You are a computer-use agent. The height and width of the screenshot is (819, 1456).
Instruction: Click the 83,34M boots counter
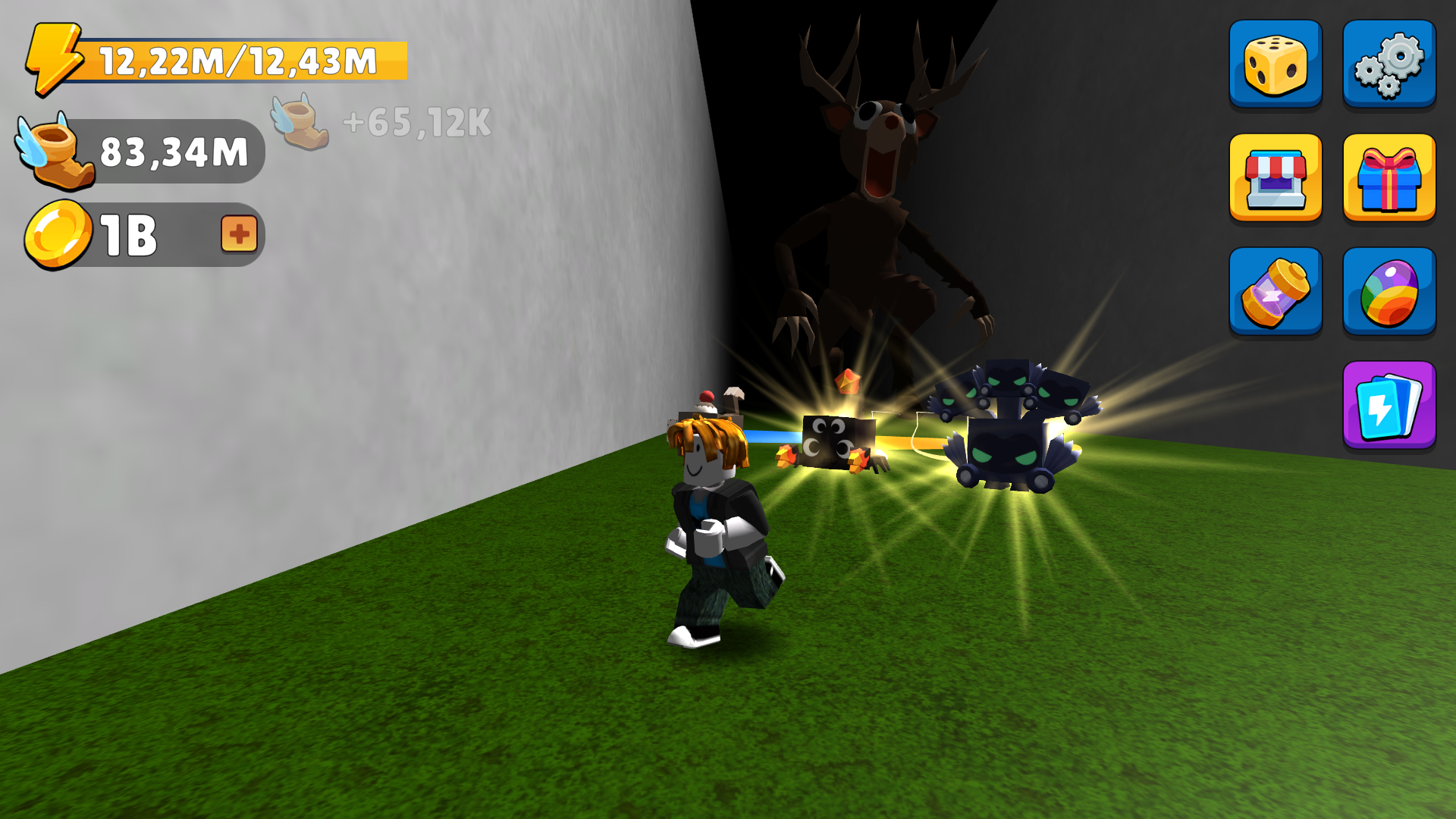tap(174, 152)
